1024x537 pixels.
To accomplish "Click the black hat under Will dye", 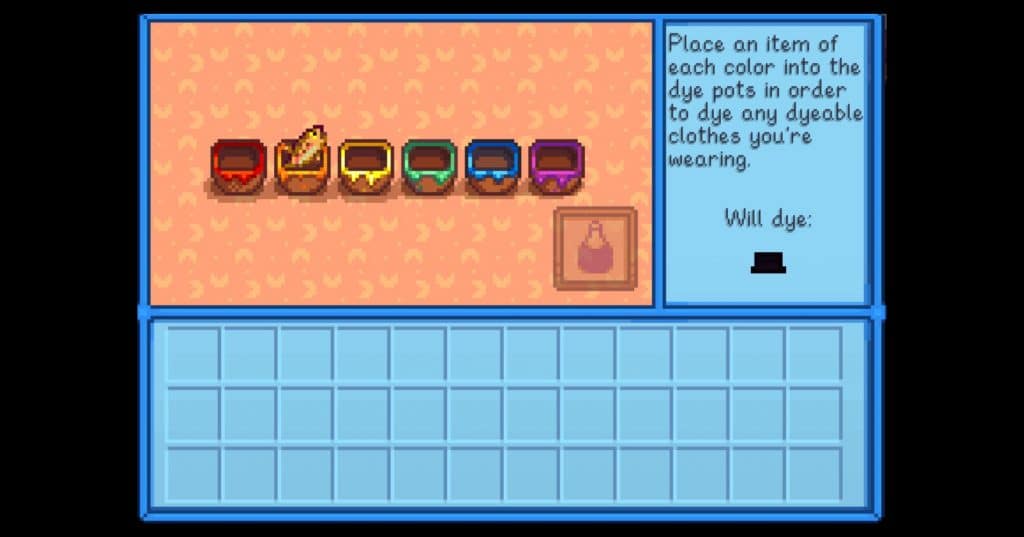I will [x=768, y=262].
